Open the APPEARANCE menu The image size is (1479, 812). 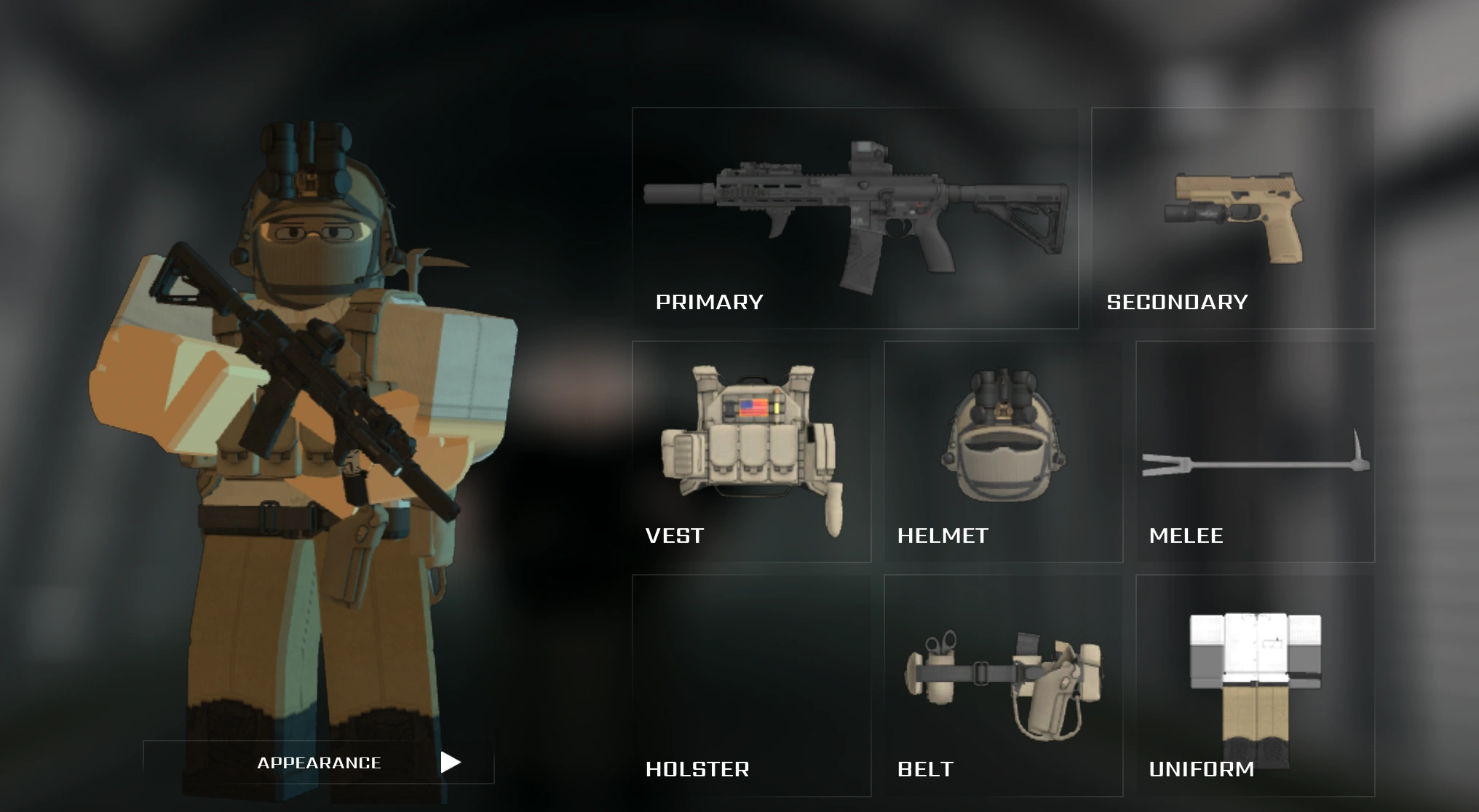click(319, 763)
